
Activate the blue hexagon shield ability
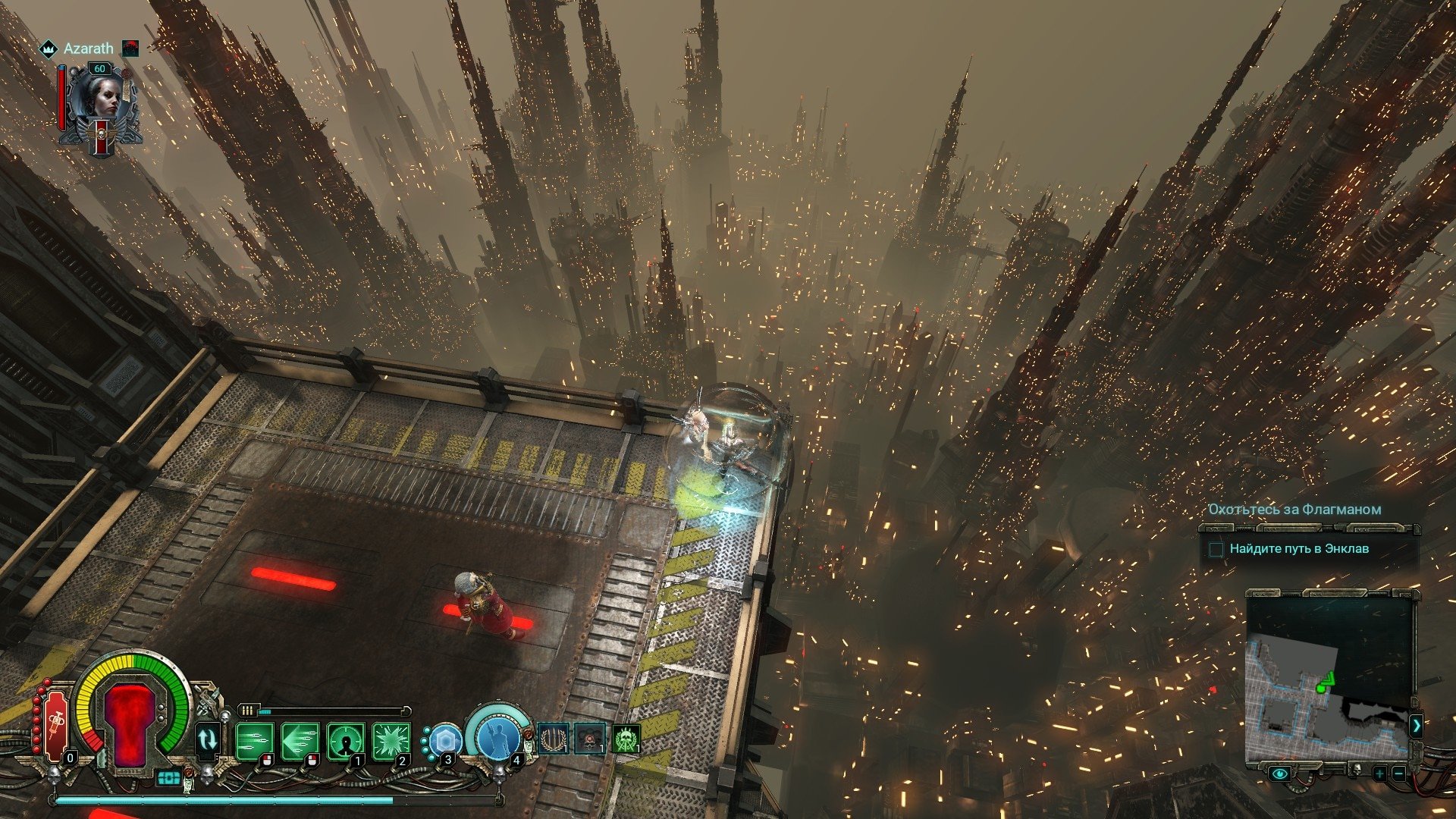click(x=445, y=740)
